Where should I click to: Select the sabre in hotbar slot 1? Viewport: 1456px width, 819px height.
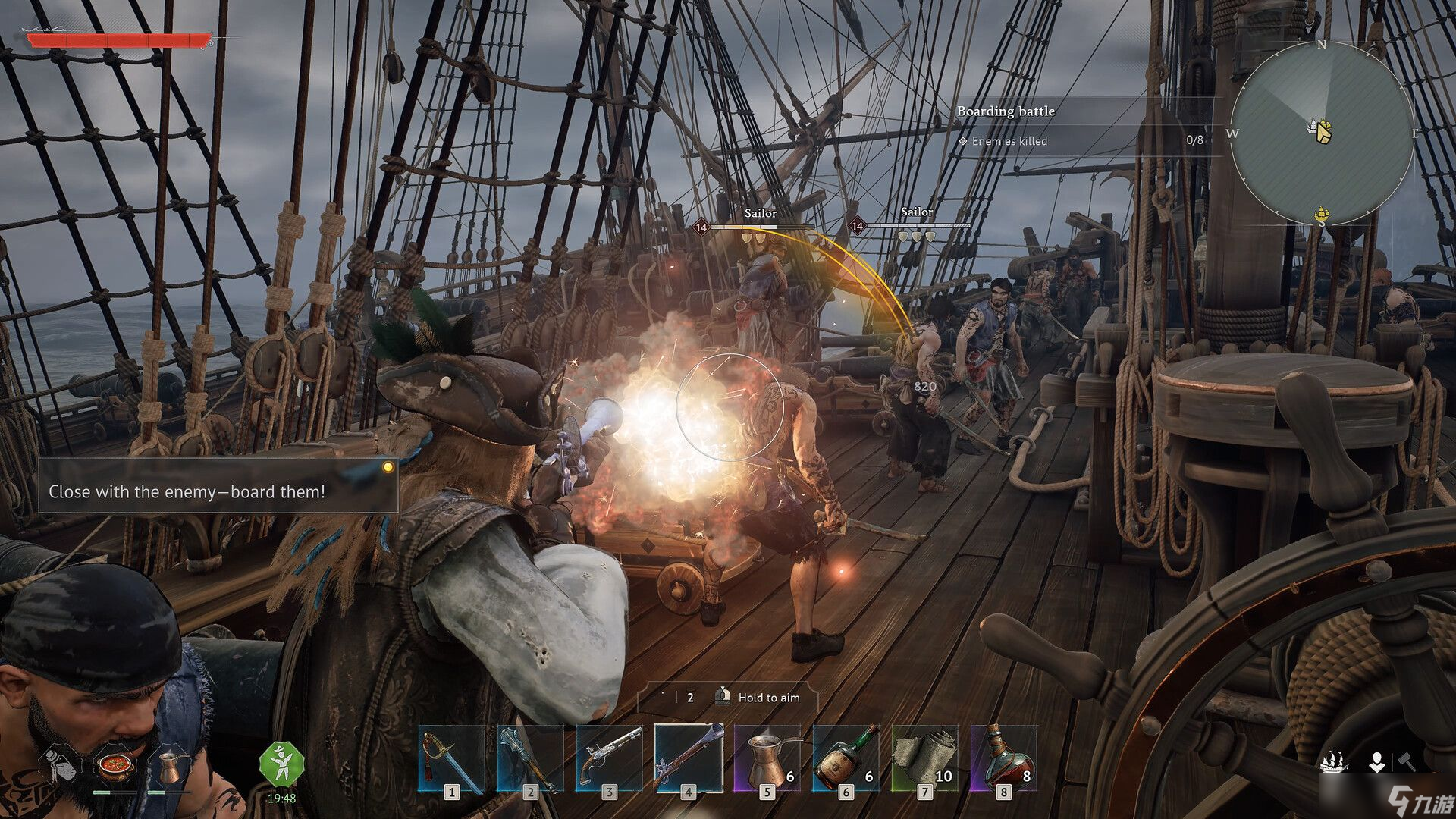point(451,760)
